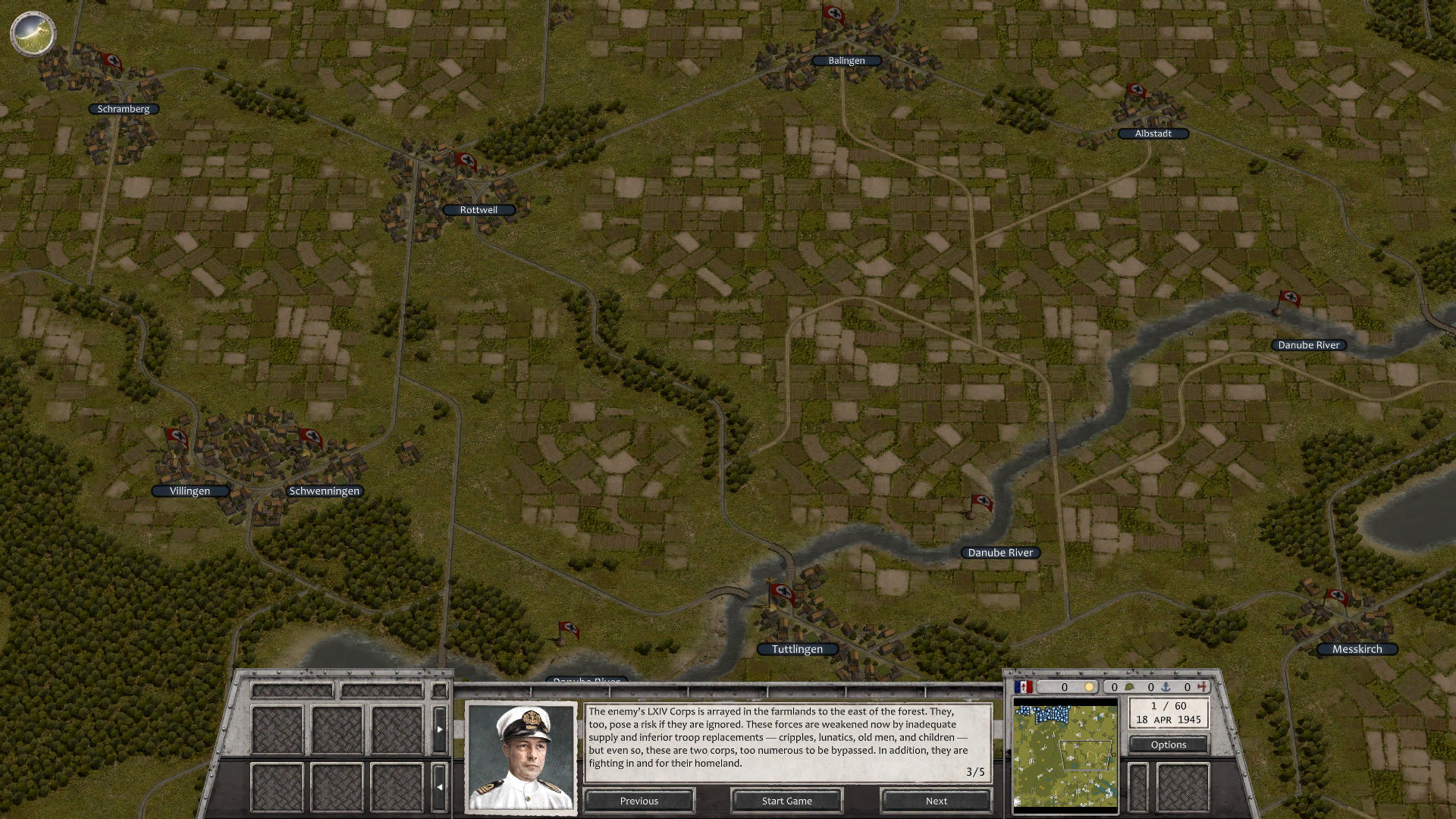Click the yellow prestige coin icon
Image resolution: width=1456 pixels, height=819 pixels.
[x=1090, y=687]
